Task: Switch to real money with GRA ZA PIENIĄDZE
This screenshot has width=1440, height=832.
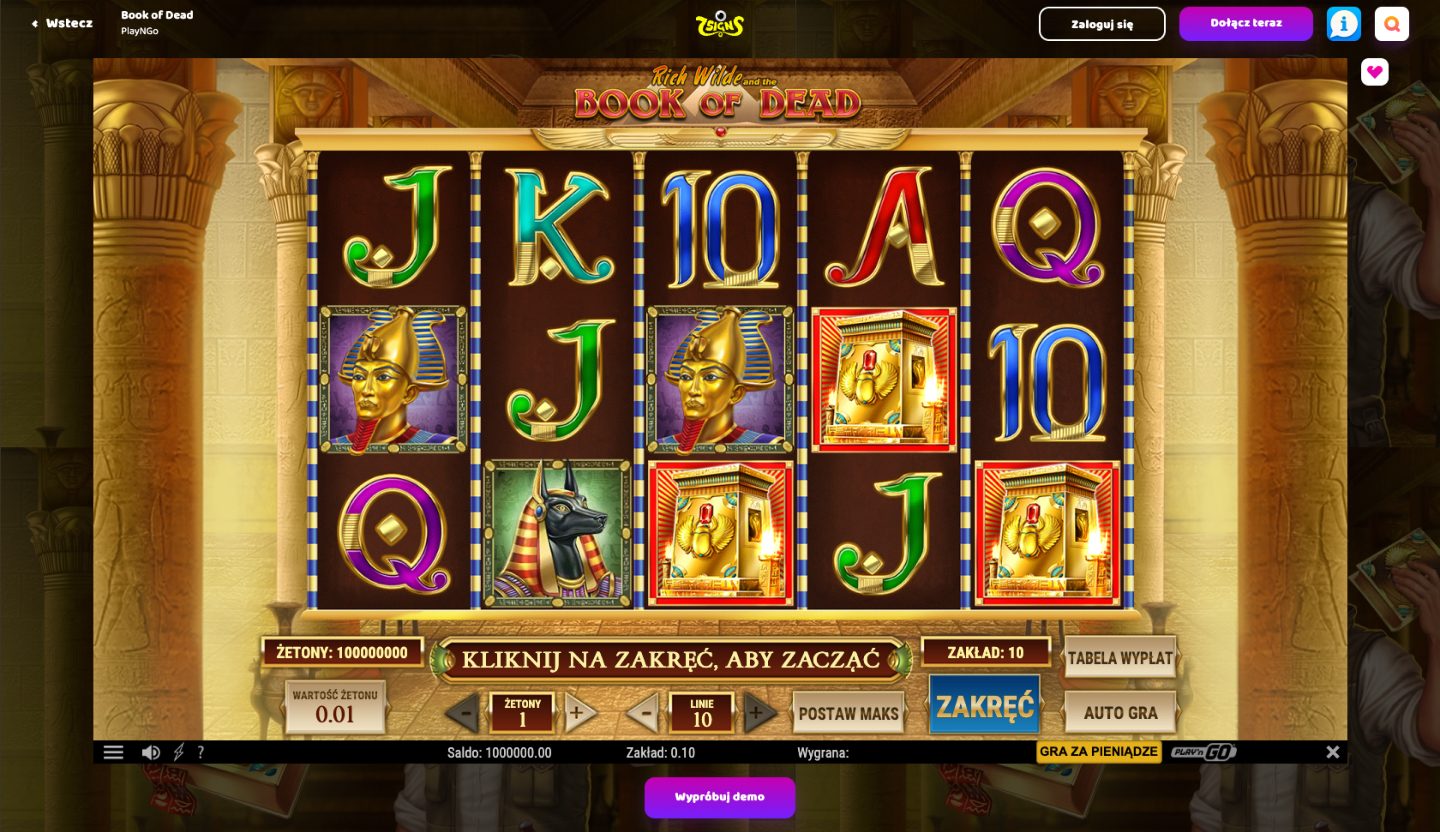Action: (x=1098, y=751)
